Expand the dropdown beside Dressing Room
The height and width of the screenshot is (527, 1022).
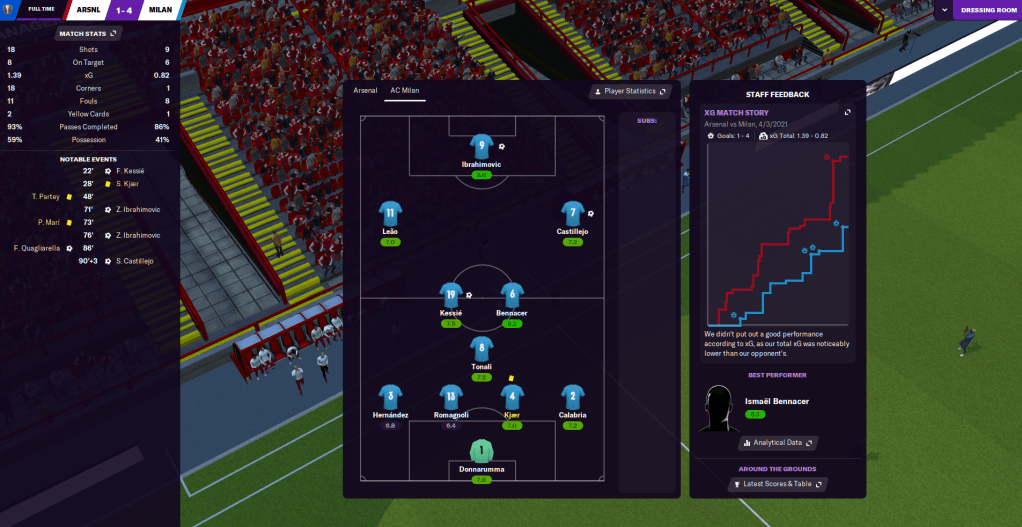click(x=944, y=10)
